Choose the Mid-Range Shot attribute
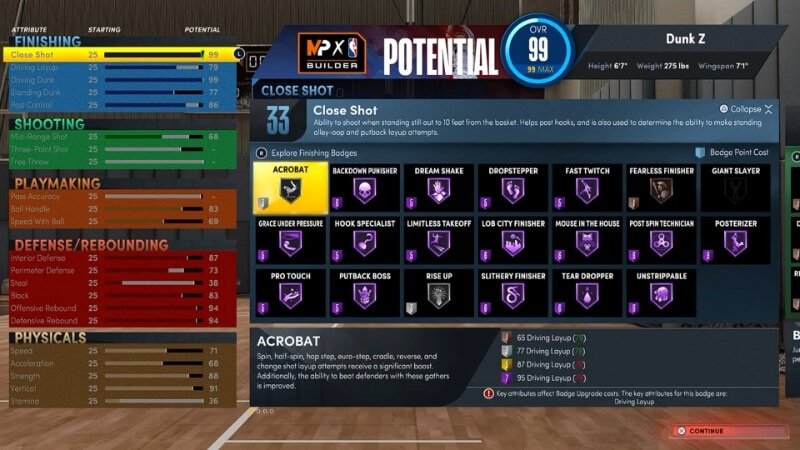This screenshot has width=800, height=450. point(120,136)
